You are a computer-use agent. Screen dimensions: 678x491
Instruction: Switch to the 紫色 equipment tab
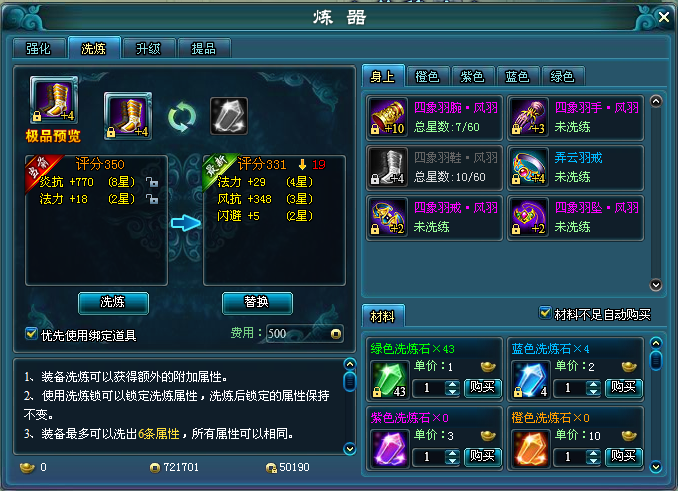(472, 76)
